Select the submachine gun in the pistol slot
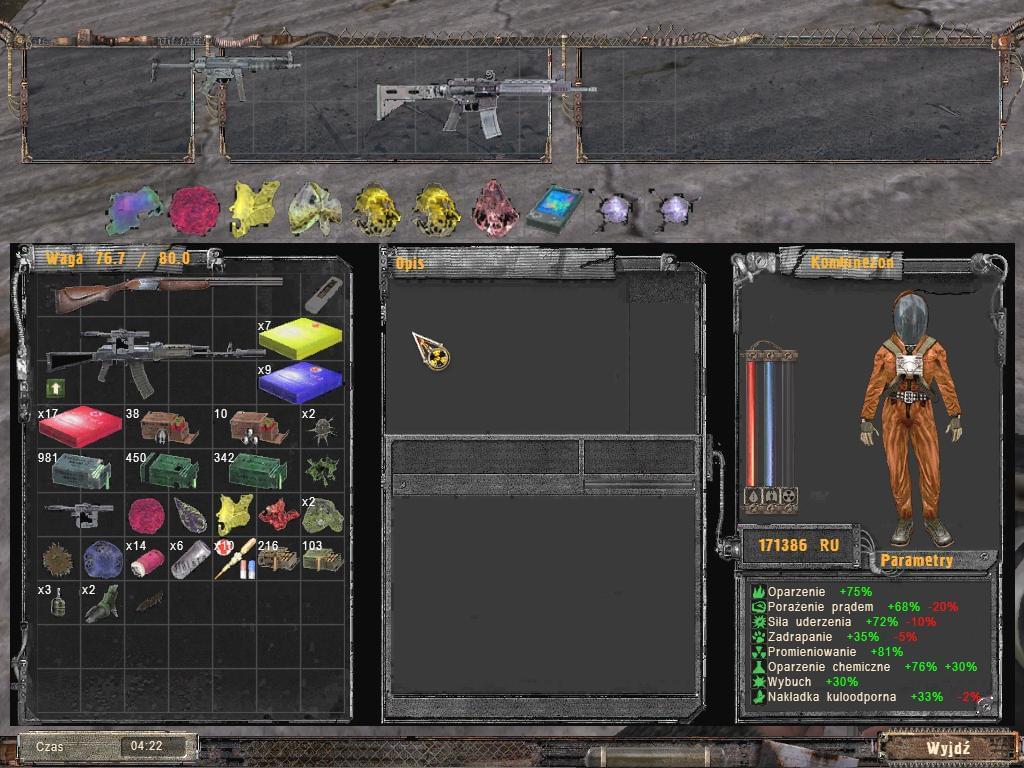 [x=224, y=69]
